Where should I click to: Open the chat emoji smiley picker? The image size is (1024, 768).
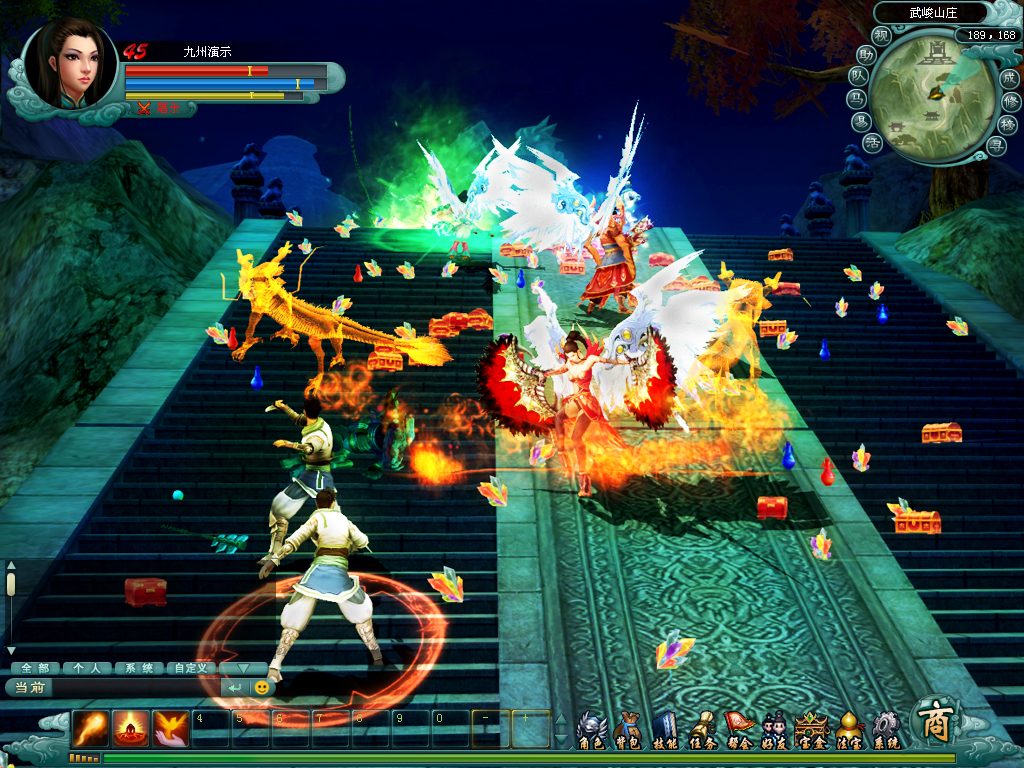point(262,688)
